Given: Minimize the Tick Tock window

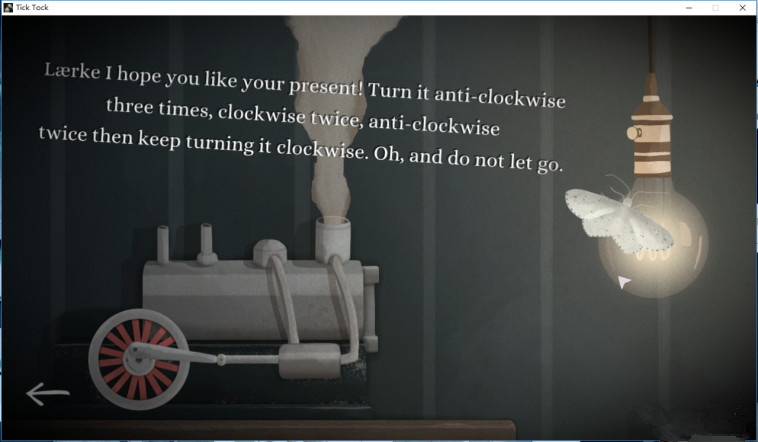Looking at the screenshot, I should tap(689, 7).
